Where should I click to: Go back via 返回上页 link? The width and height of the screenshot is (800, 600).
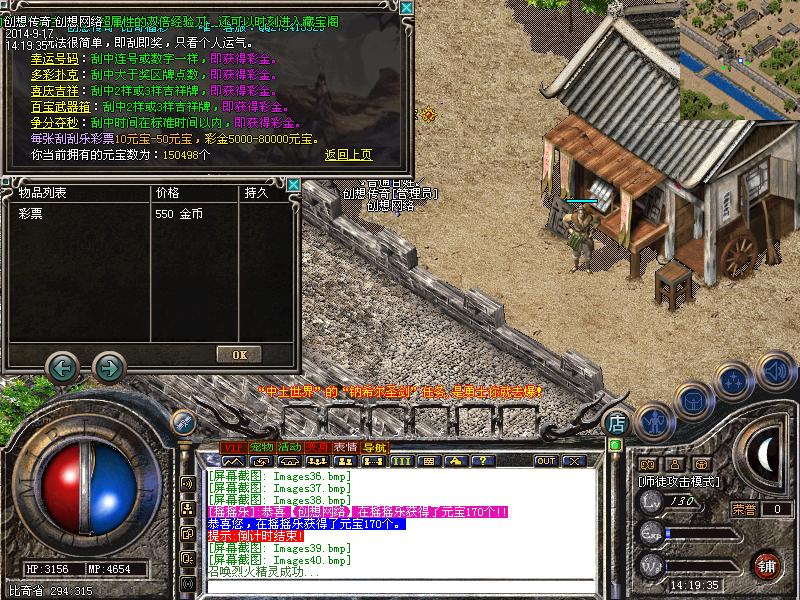pos(348,155)
